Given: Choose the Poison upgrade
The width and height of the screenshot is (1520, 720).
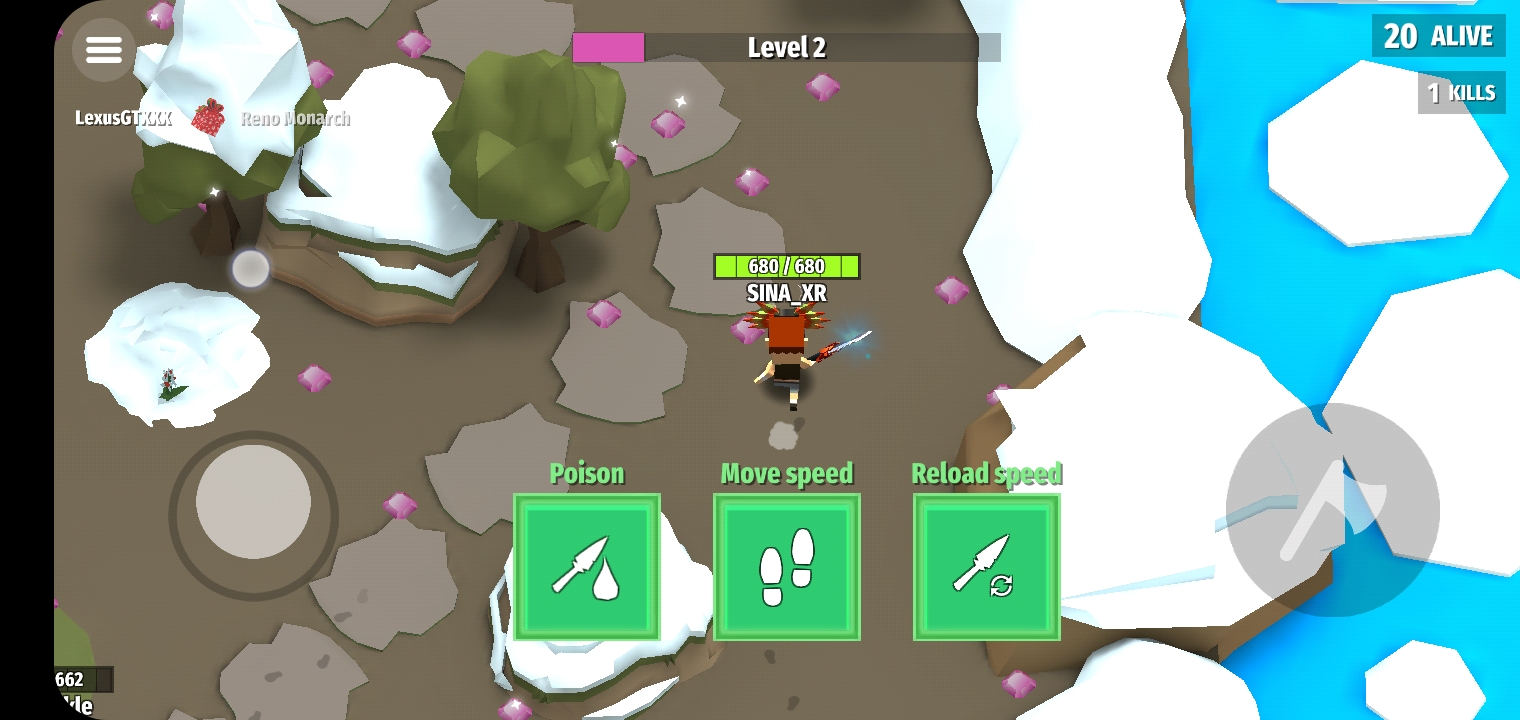Looking at the screenshot, I should (587, 566).
